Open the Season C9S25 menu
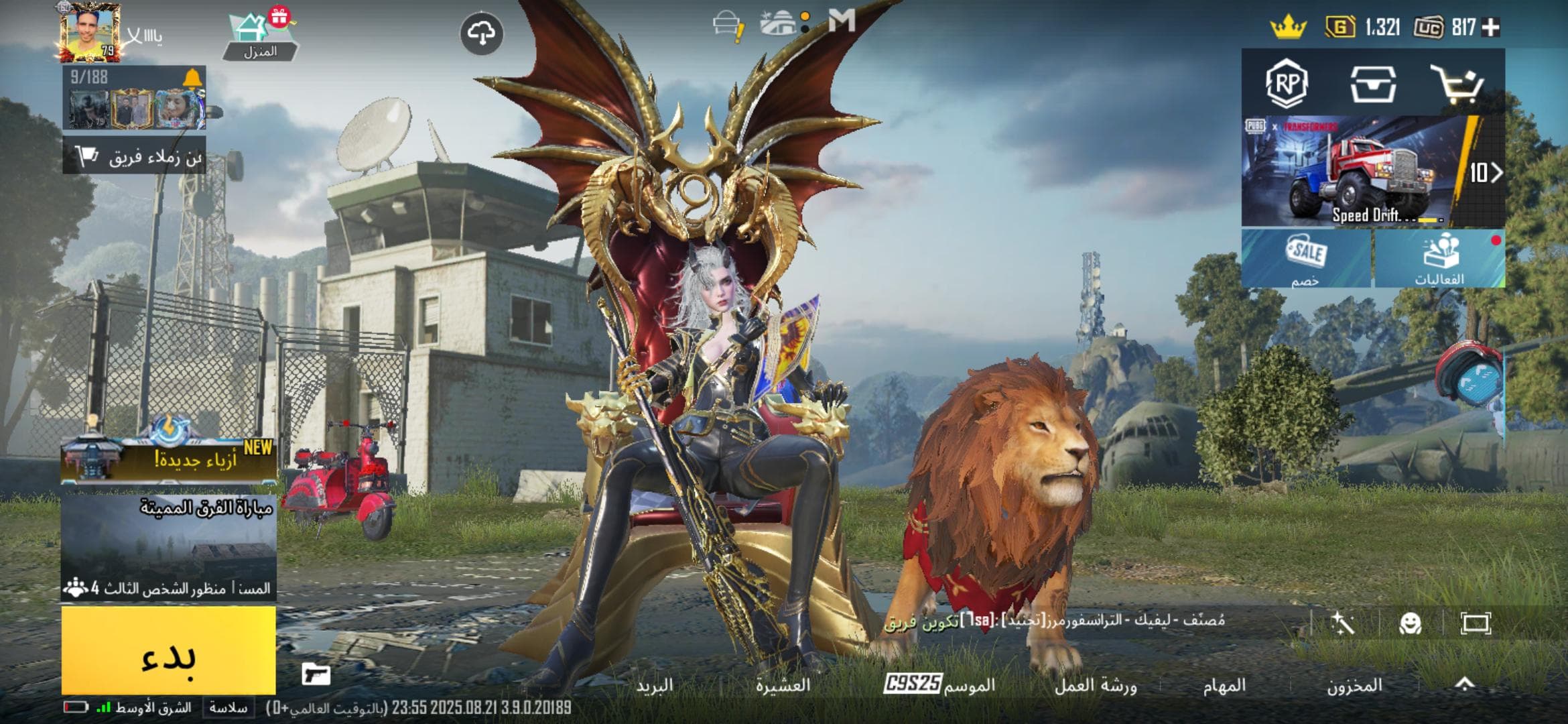Image resolution: width=1568 pixels, height=724 pixels. pos(939,684)
